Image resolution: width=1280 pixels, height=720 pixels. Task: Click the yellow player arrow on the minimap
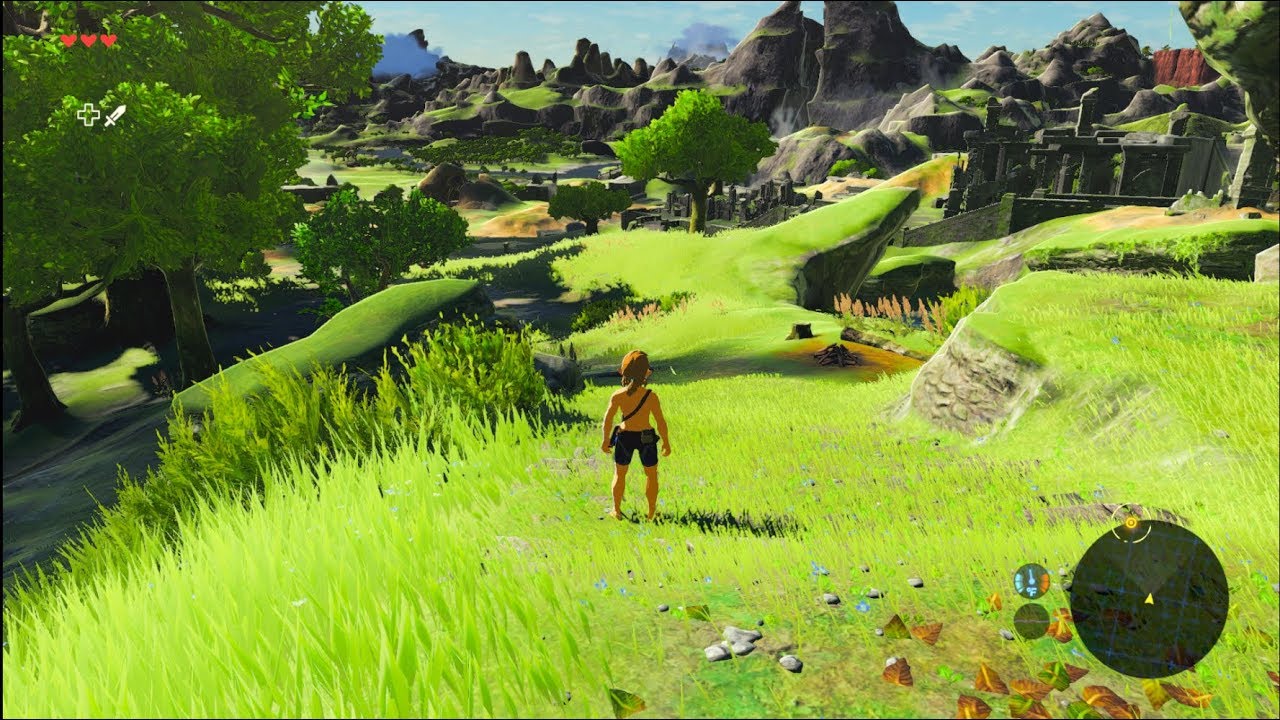pyautogui.click(x=1149, y=598)
